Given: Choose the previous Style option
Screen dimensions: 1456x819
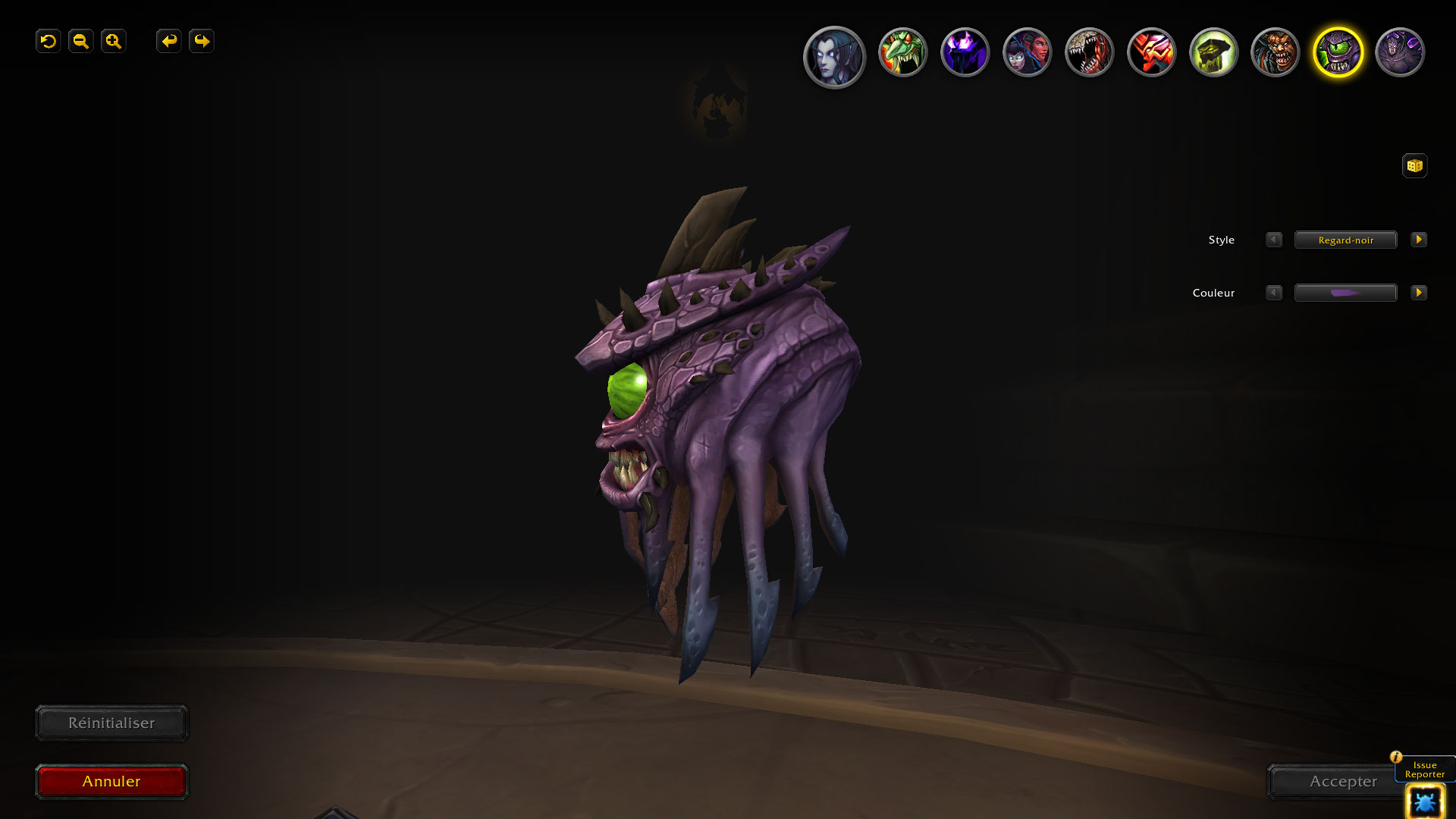Looking at the screenshot, I should click(1274, 240).
